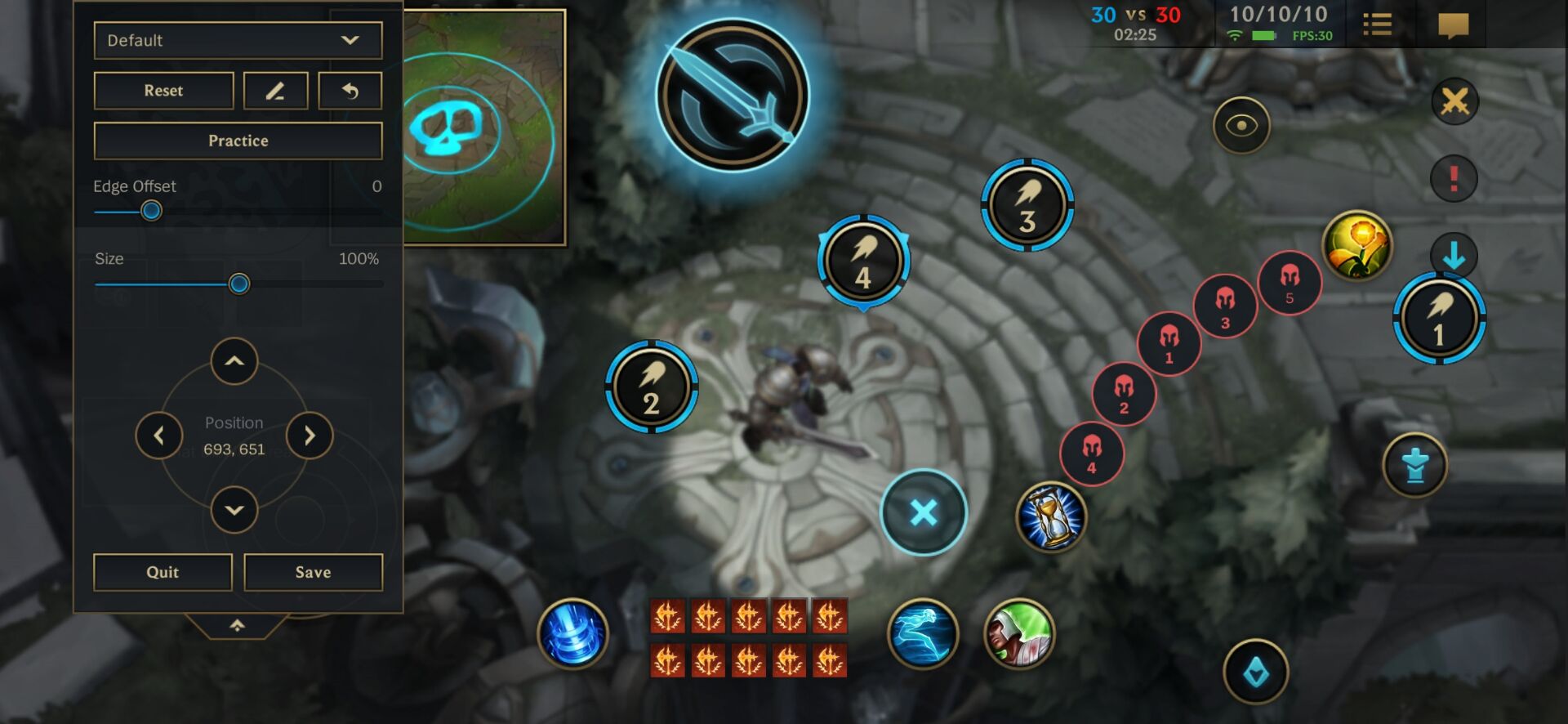1568x724 pixels.
Task: Save the control layout
Action: click(313, 572)
